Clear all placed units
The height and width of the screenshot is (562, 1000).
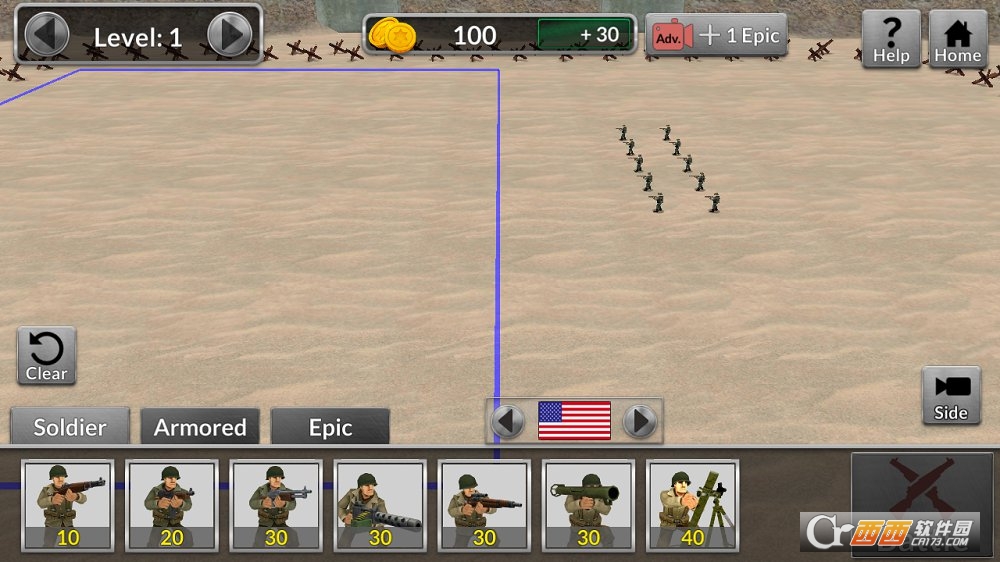pos(46,356)
